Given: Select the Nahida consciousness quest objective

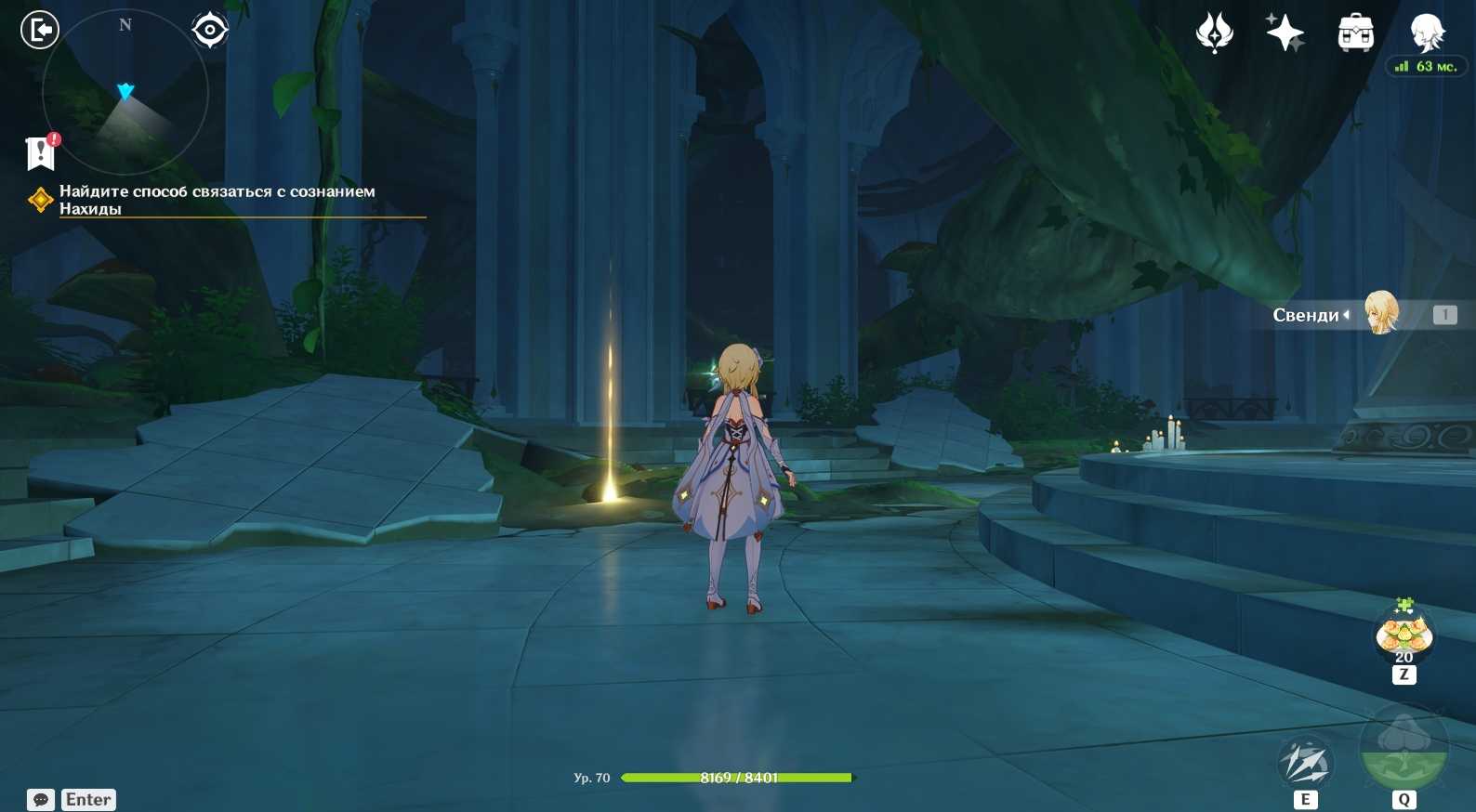Looking at the screenshot, I should (217, 200).
